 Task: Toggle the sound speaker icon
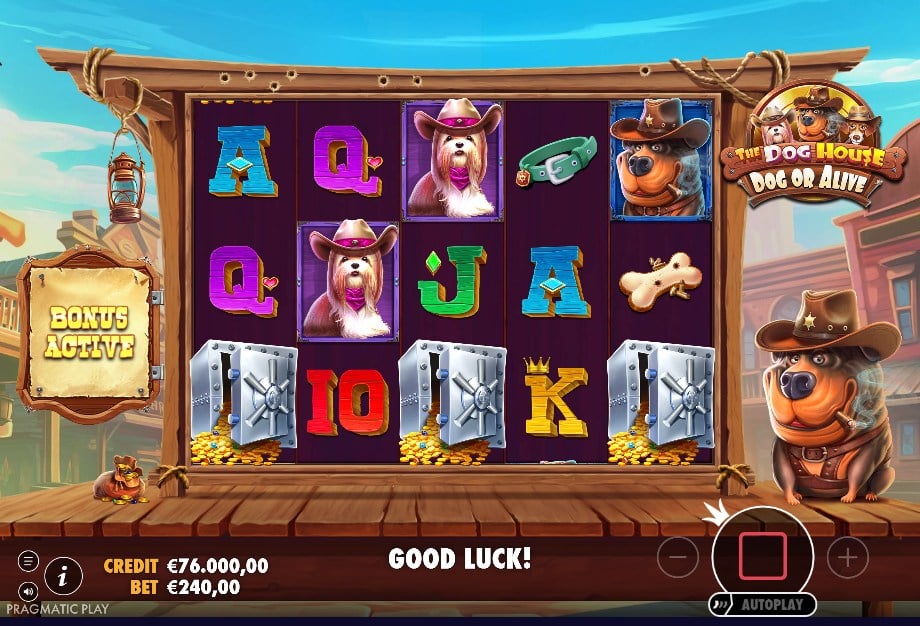coord(28,590)
